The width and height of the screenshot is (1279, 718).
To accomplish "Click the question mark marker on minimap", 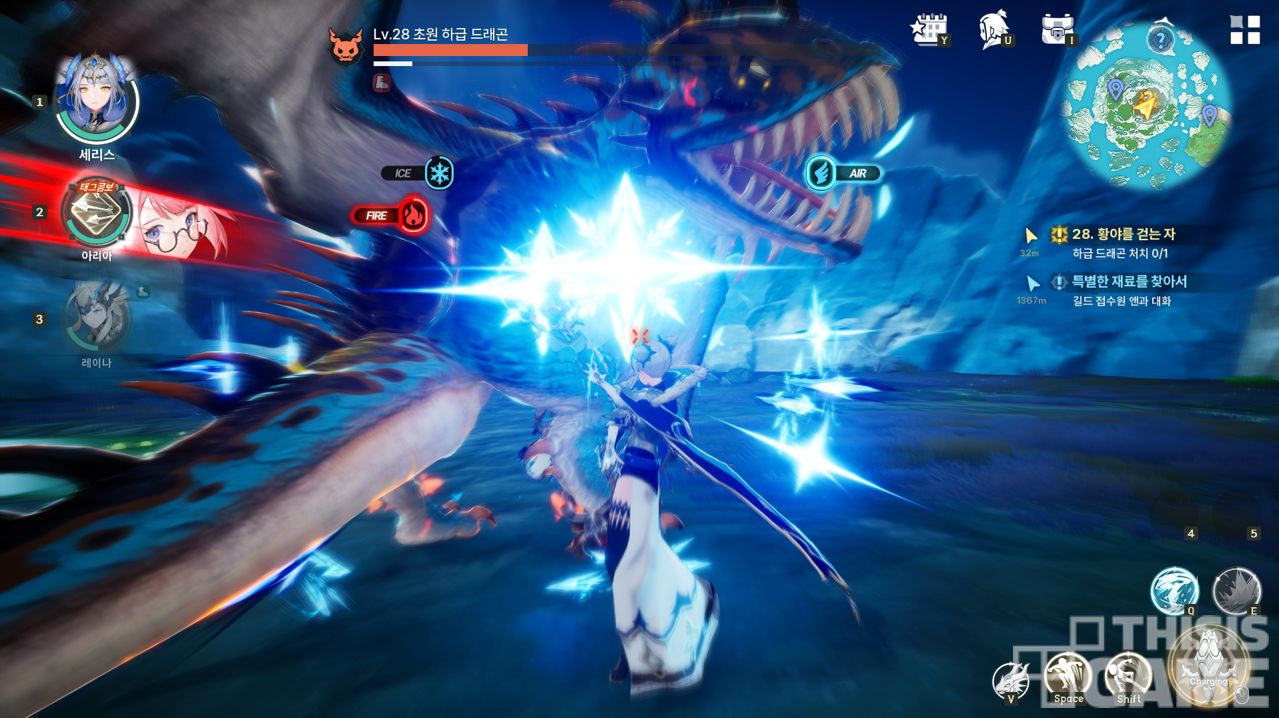I will pyautogui.click(x=1160, y=40).
